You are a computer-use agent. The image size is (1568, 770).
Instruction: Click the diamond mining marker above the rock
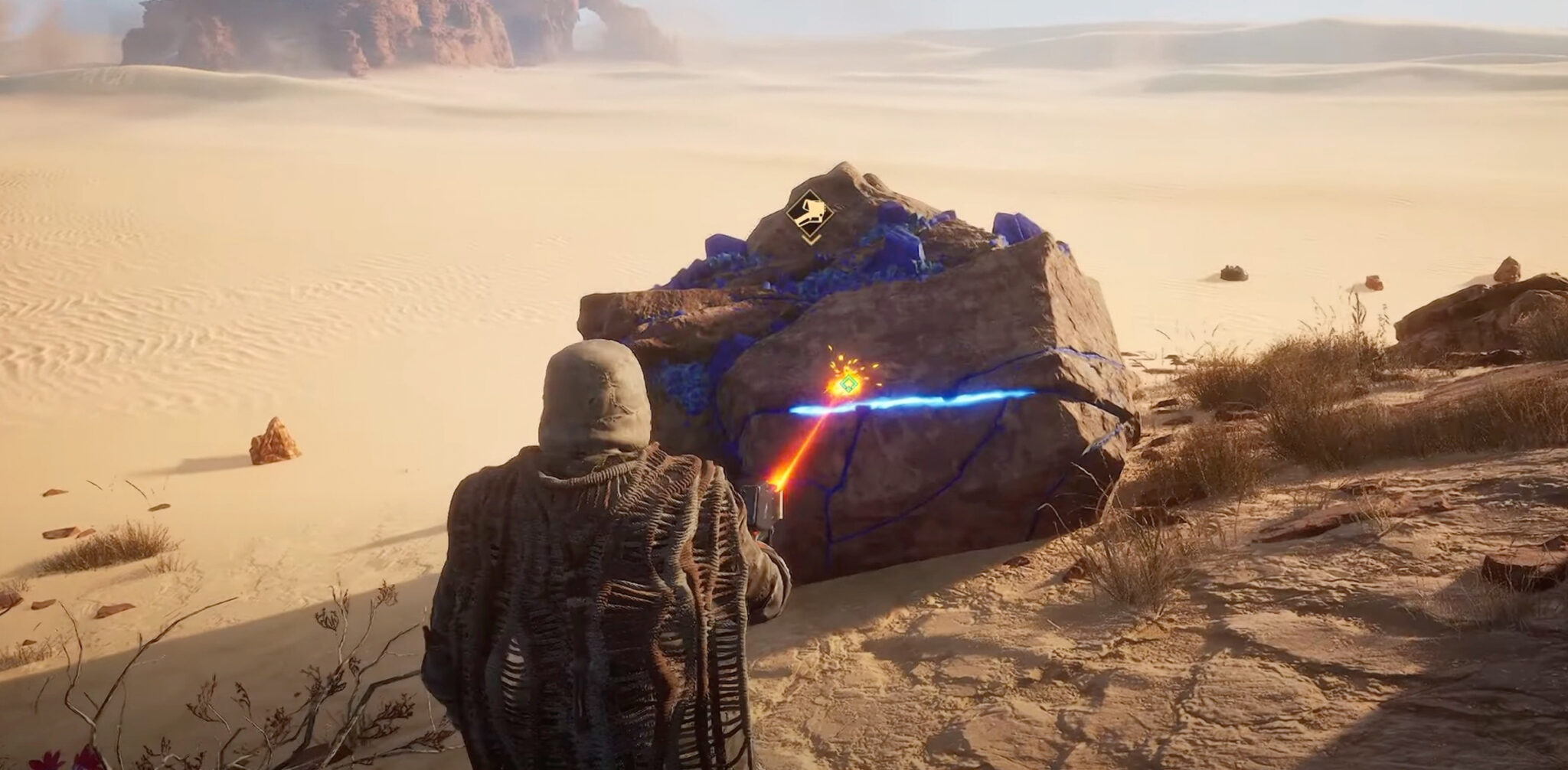(x=809, y=211)
